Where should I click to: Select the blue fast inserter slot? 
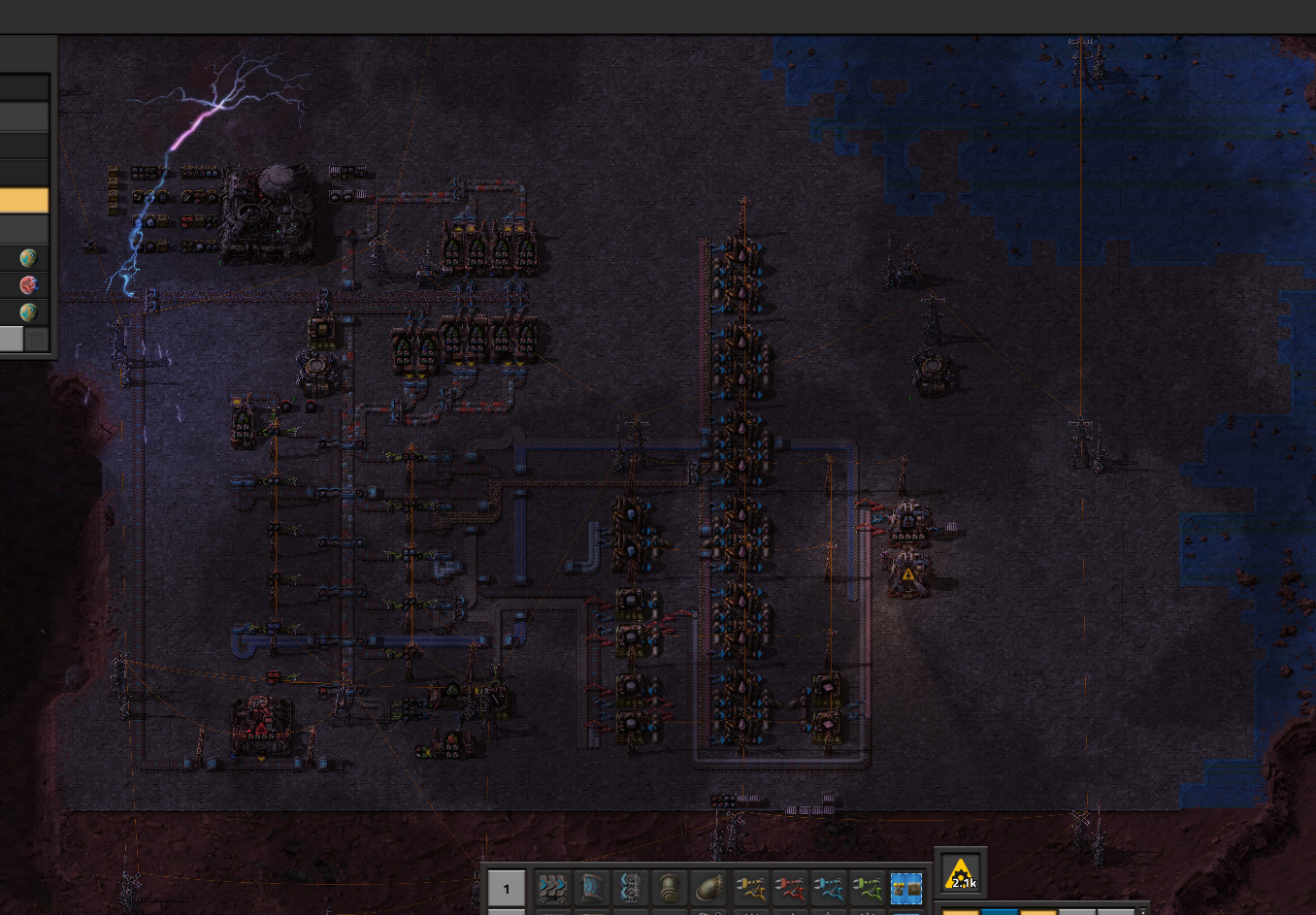tap(828, 887)
